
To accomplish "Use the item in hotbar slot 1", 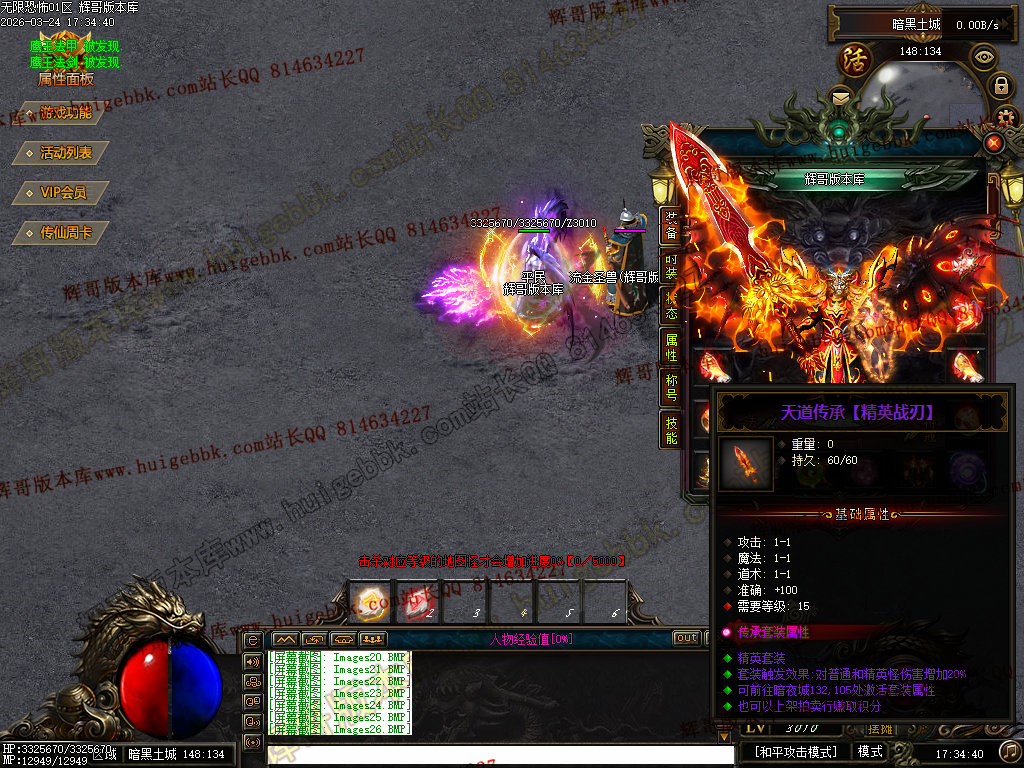I will (x=372, y=601).
